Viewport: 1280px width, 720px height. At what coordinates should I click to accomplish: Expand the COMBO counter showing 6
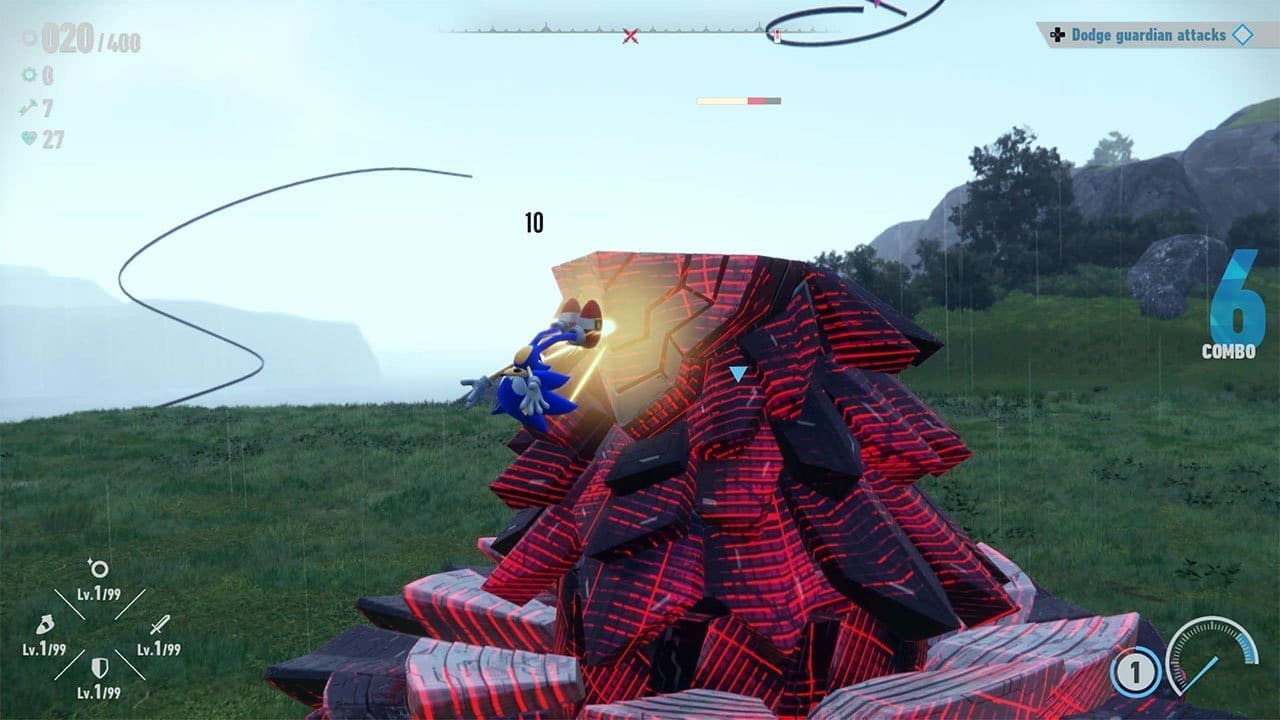click(x=1236, y=320)
